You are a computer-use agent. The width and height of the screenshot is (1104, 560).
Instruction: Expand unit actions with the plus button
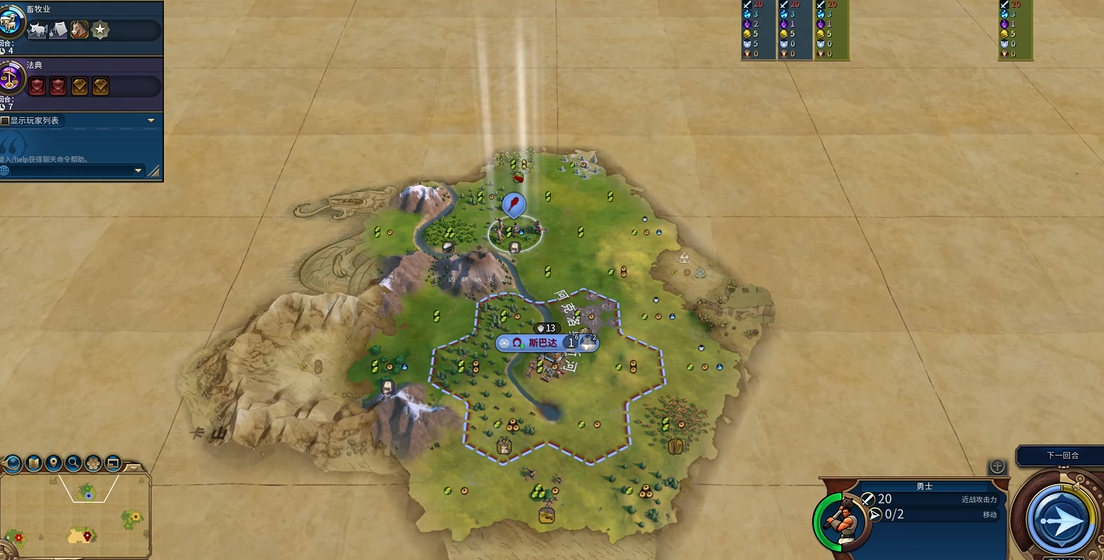coord(997,467)
